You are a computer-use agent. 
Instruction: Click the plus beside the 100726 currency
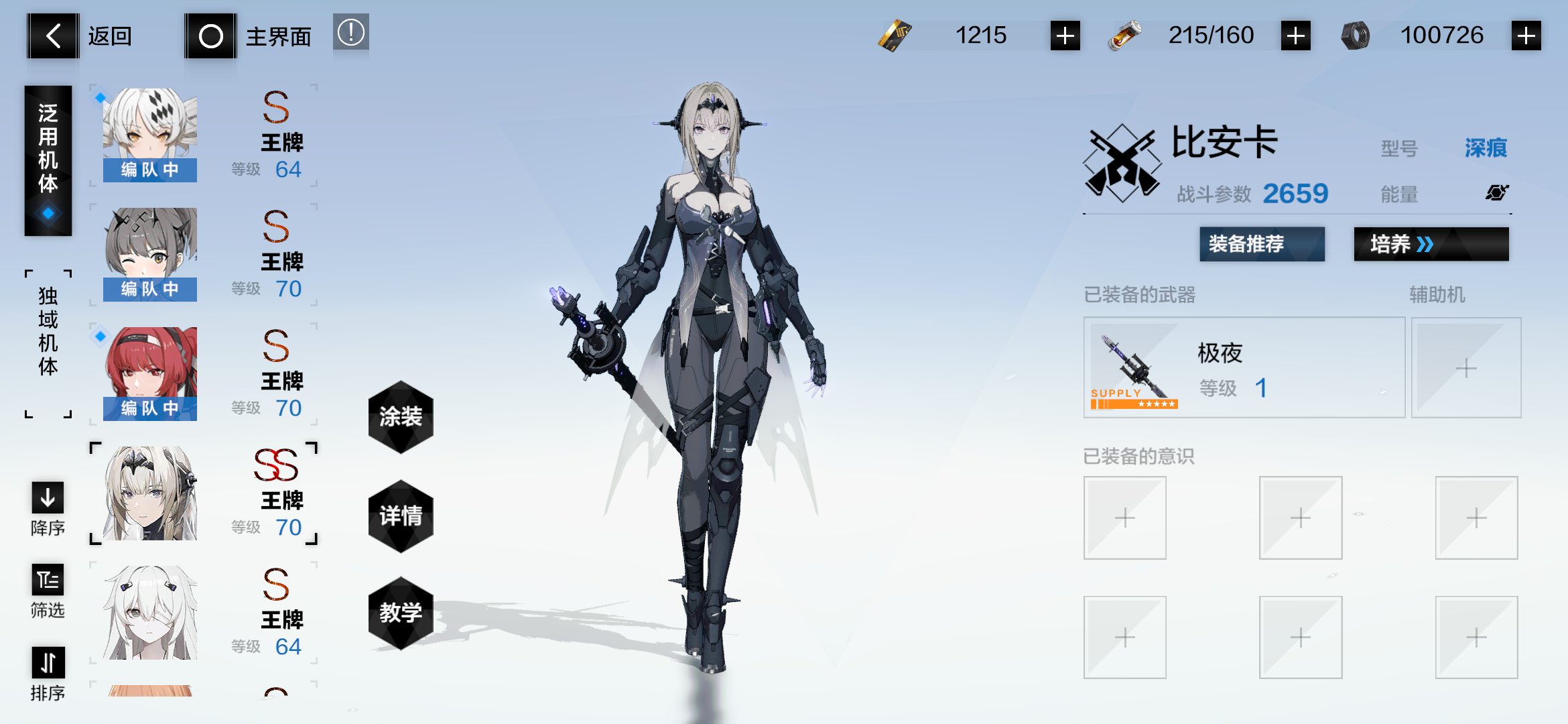[x=1525, y=34]
